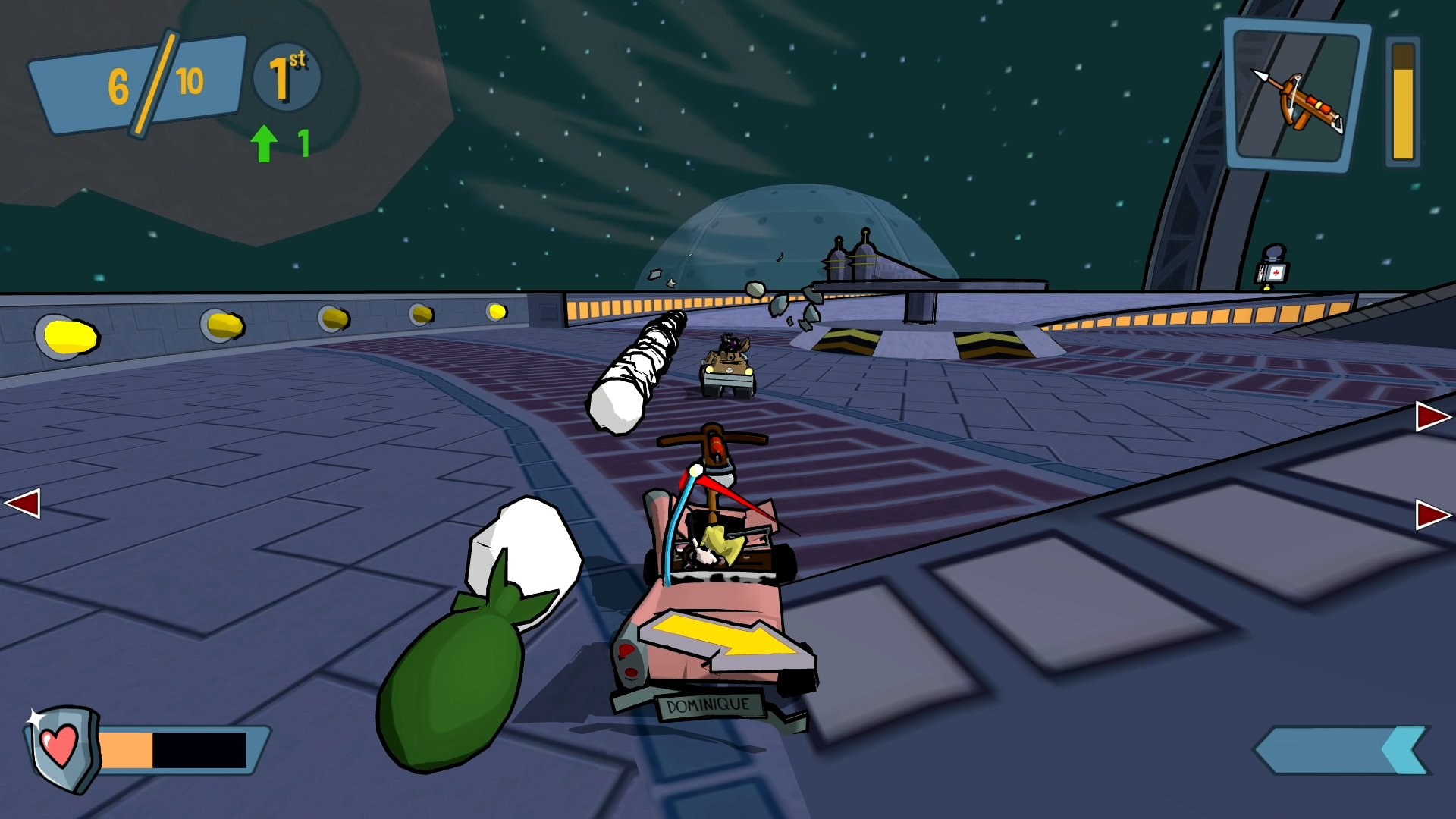
Task: Click the left-pointing red arrow marker
Action: (23, 504)
